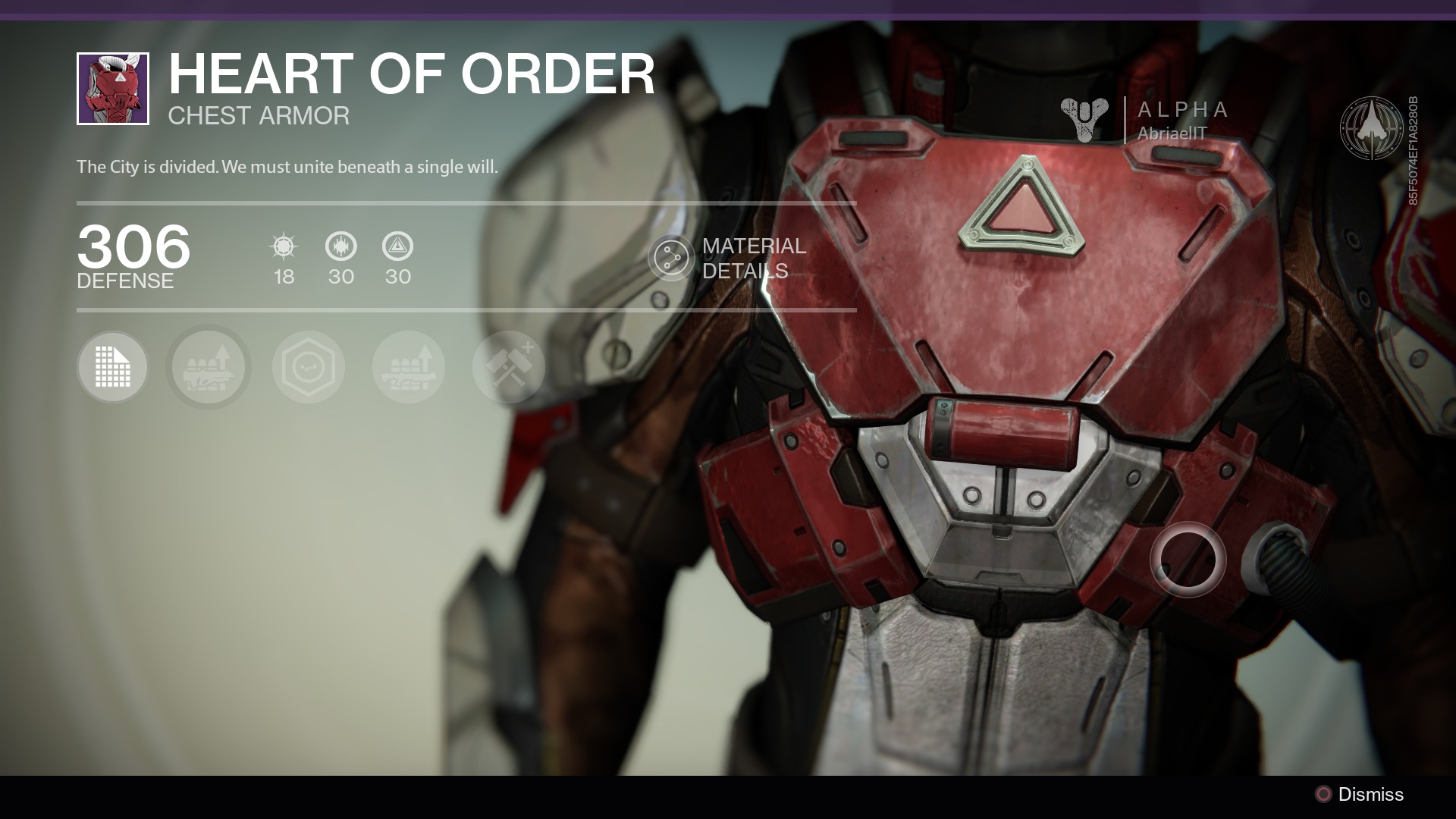This screenshot has height=819, width=1456.
Task: Open the Material Details panel
Action: pos(671,259)
